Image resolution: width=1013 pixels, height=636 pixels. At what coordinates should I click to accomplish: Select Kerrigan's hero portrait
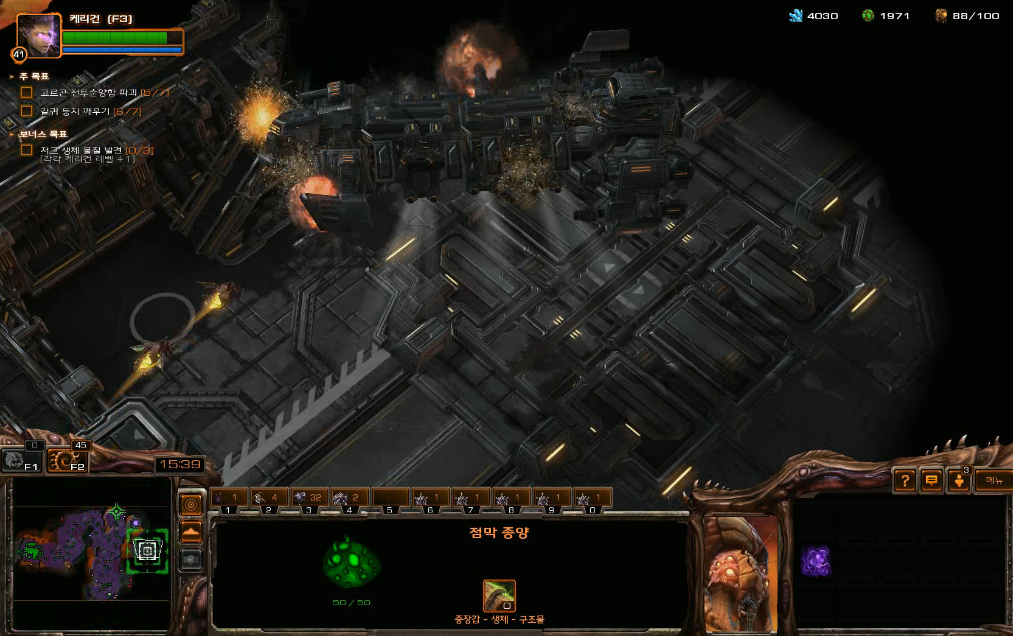click(38, 35)
